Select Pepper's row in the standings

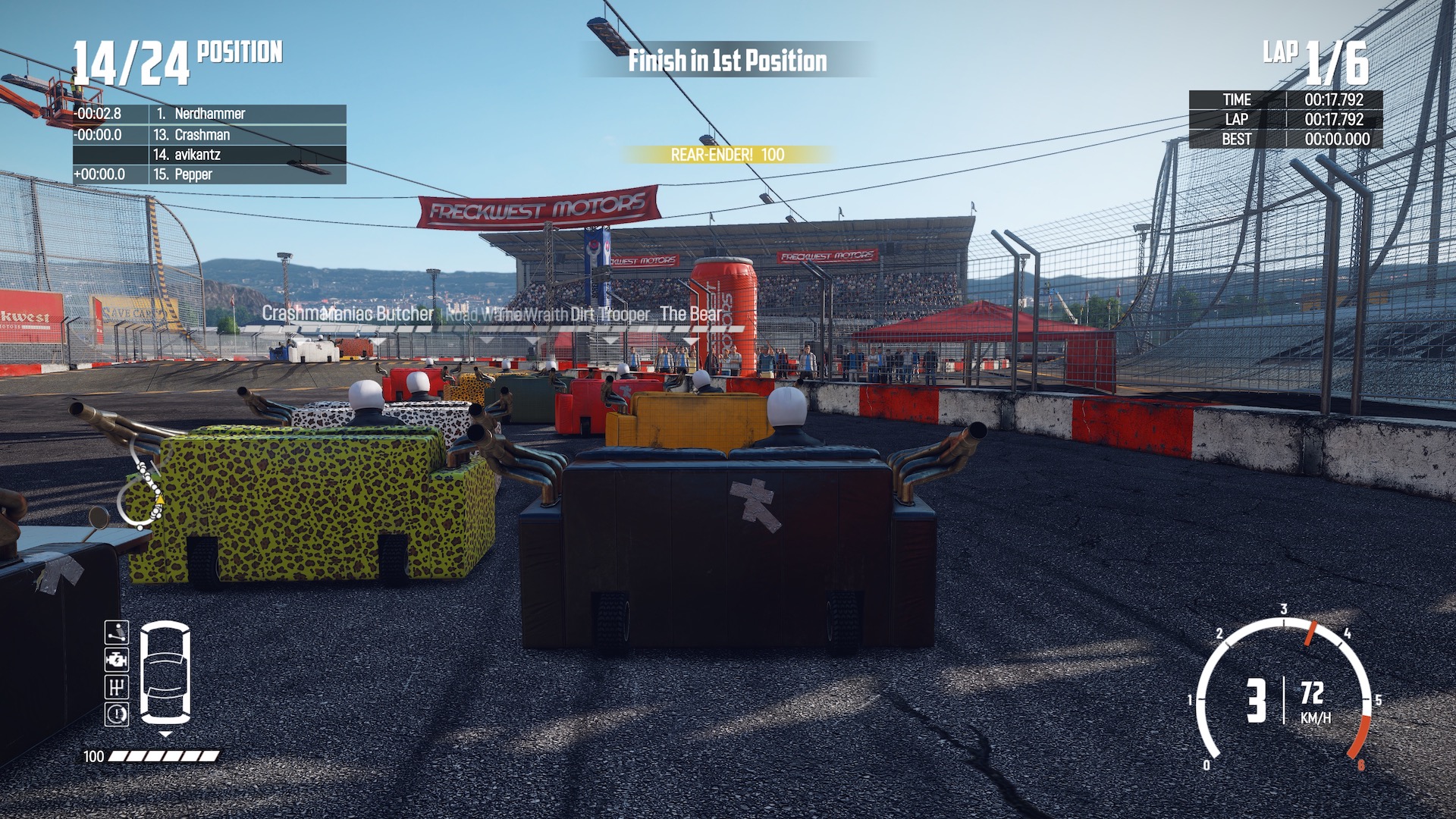pyautogui.click(x=209, y=174)
